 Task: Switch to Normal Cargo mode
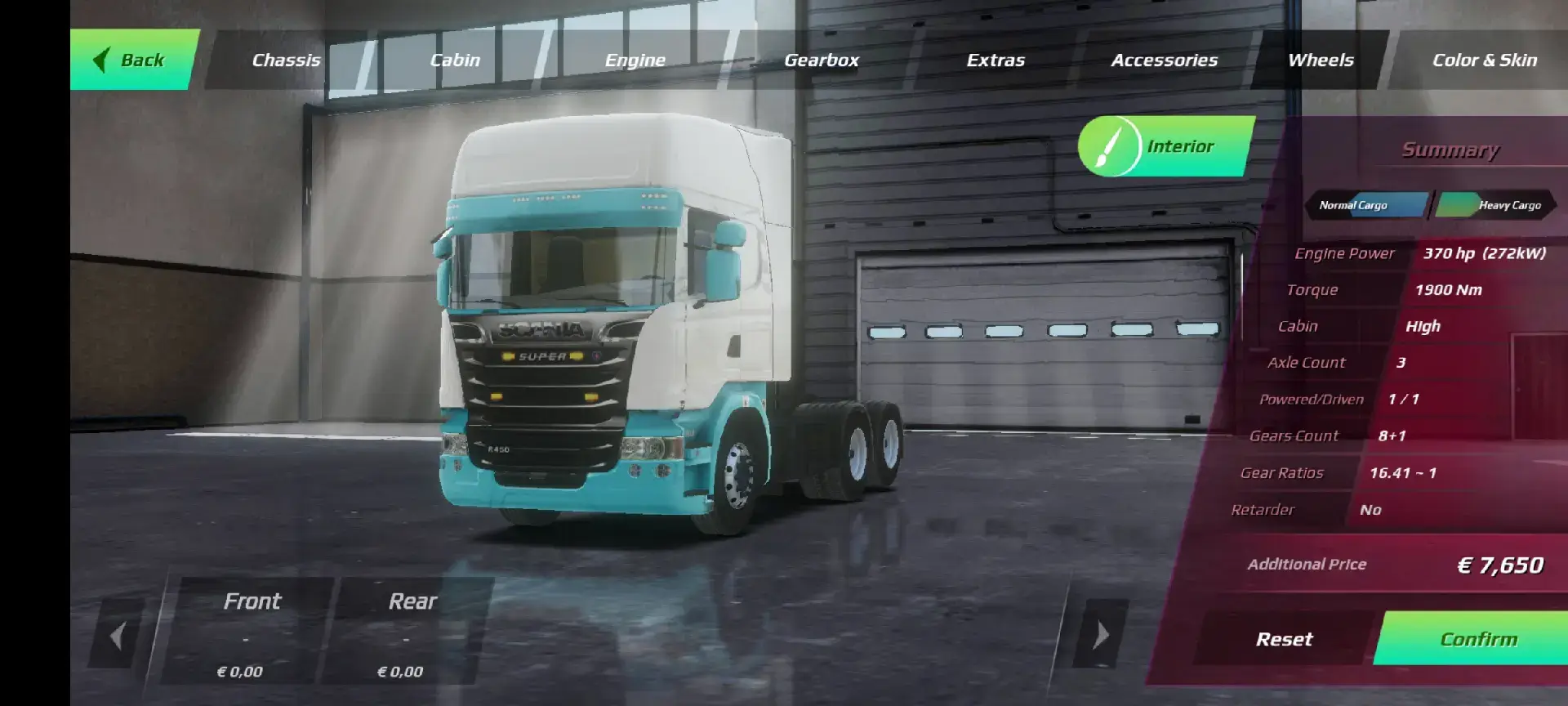pyautogui.click(x=1362, y=205)
